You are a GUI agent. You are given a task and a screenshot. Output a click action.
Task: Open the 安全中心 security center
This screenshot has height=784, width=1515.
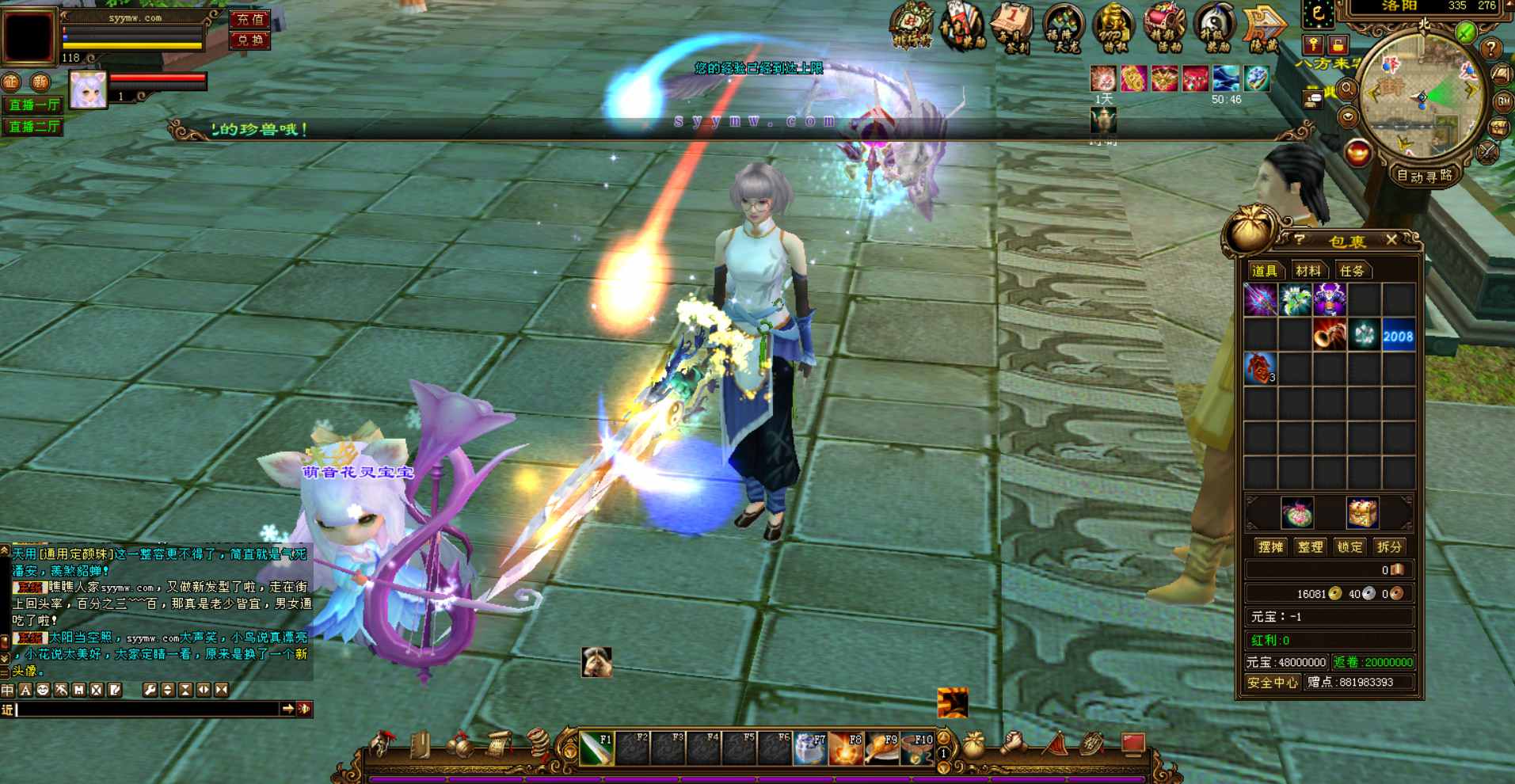(x=1272, y=682)
